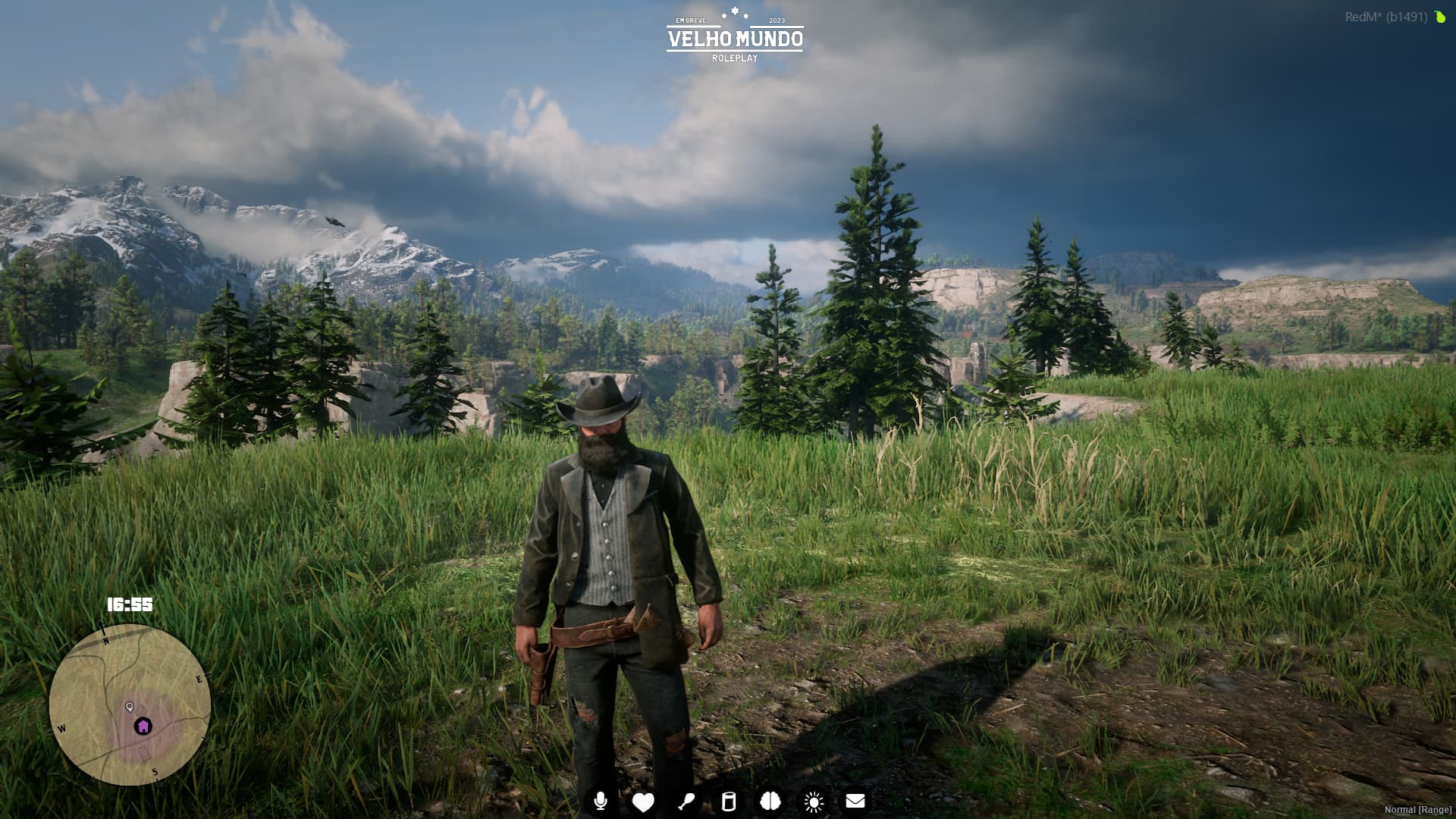
Task: Click the heart health status icon
Action: click(x=642, y=800)
